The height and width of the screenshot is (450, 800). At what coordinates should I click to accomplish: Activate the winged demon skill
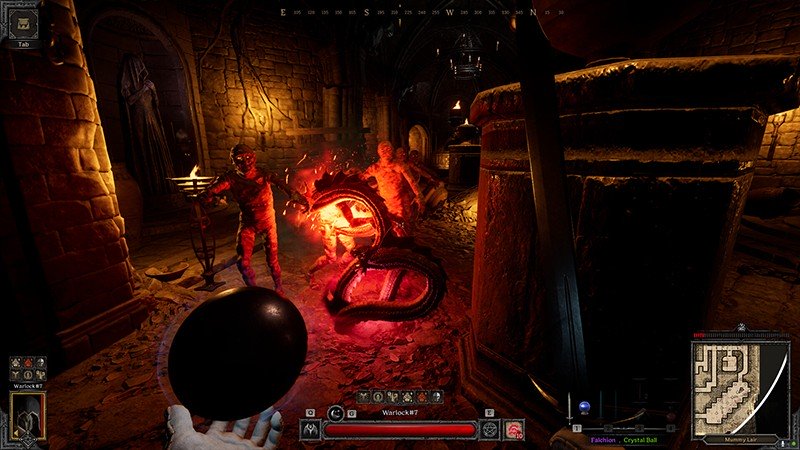coord(311,429)
